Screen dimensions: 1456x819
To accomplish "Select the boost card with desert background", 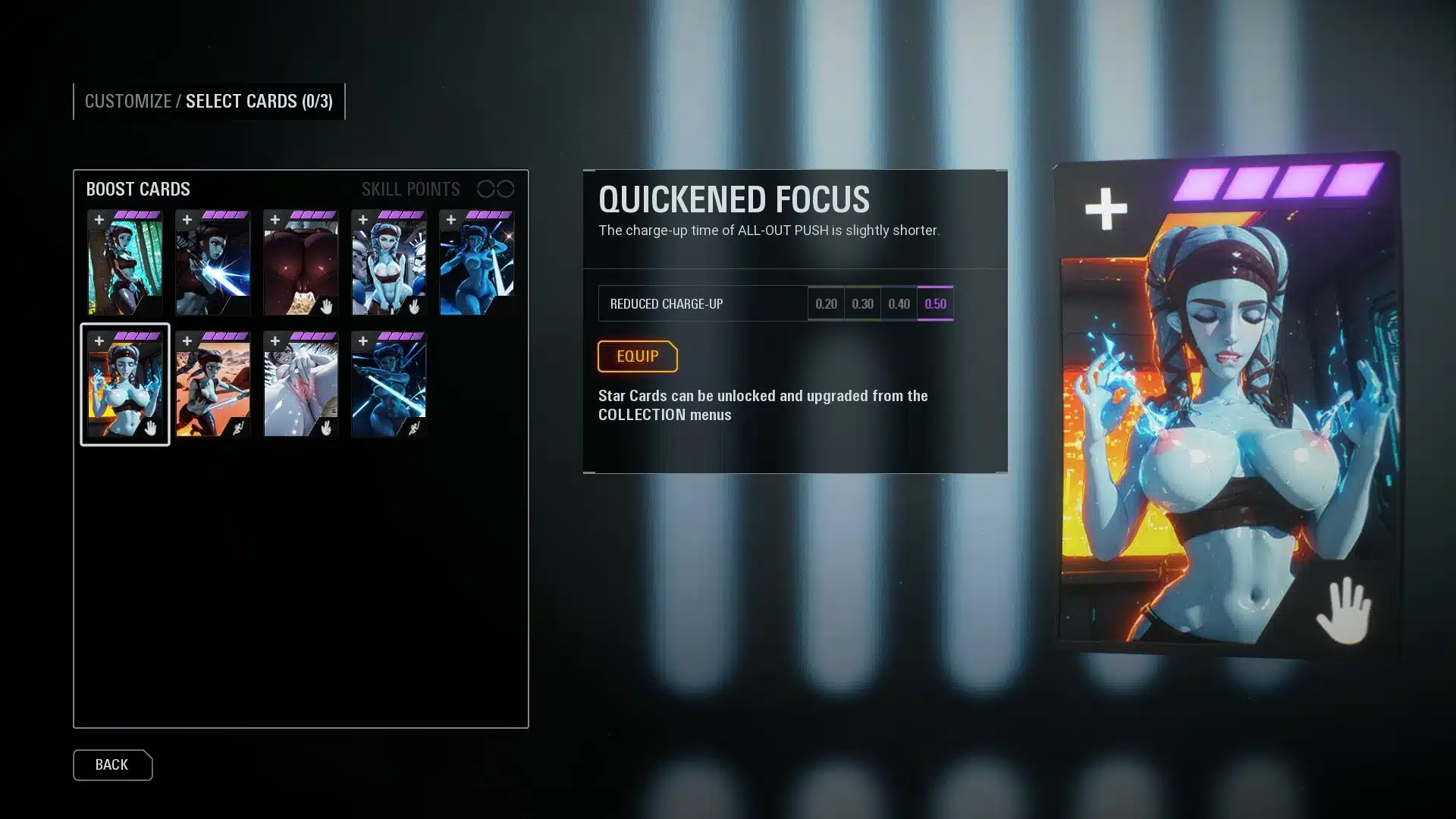I will click(213, 384).
